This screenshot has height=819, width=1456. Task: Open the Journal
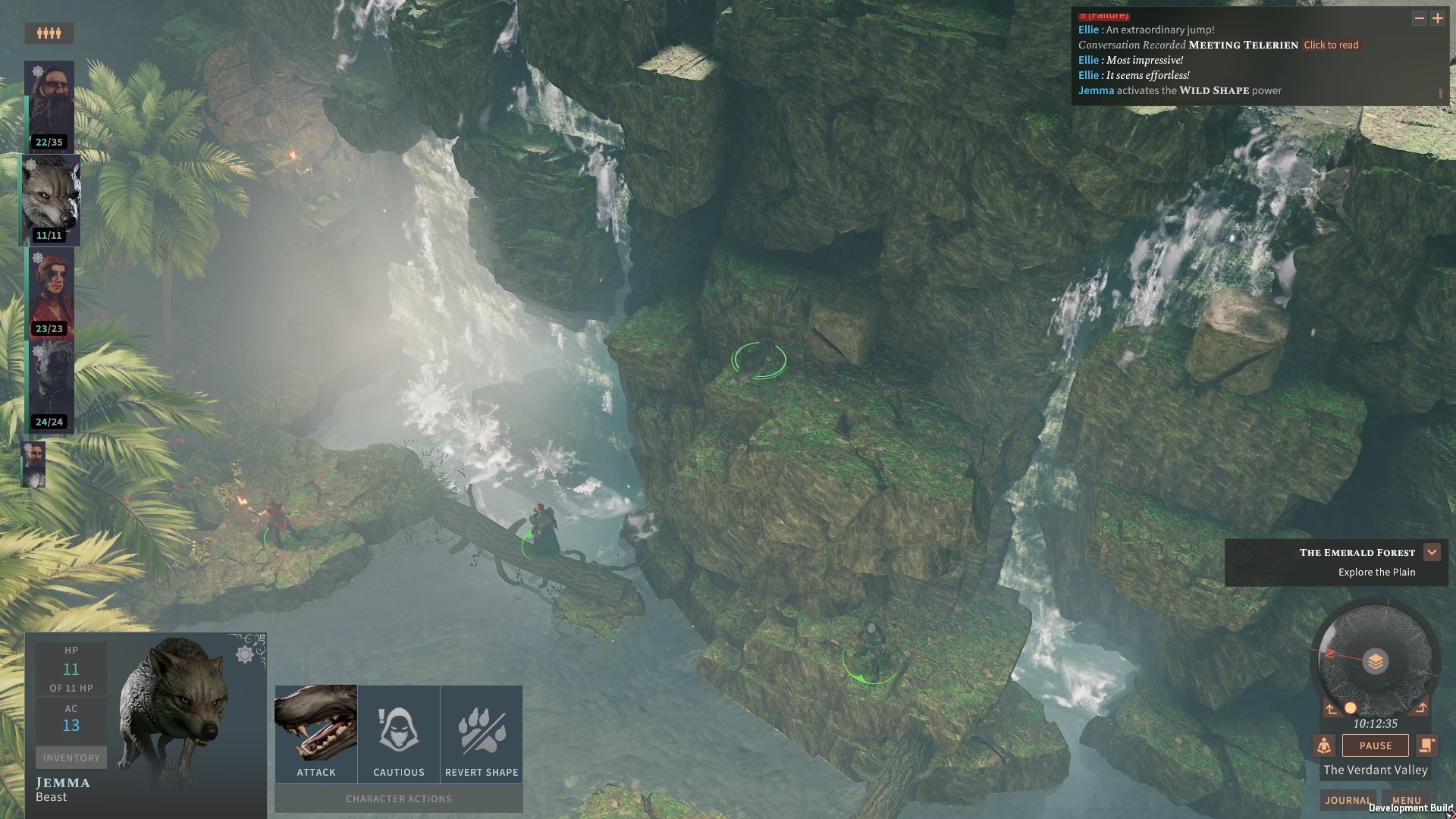(1348, 800)
